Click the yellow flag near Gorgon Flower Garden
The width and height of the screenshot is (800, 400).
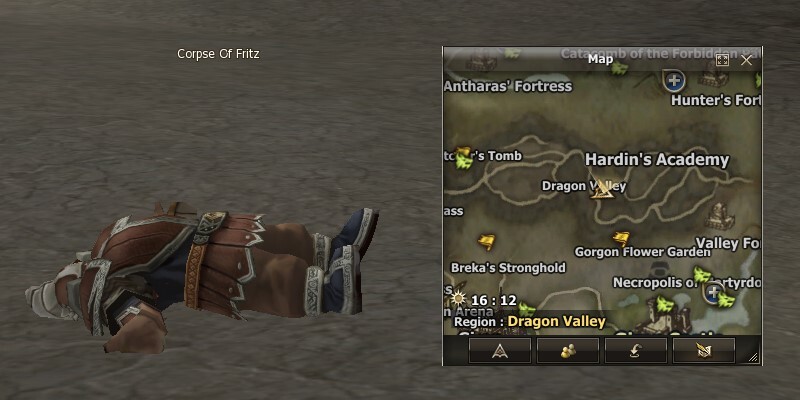tap(621, 238)
